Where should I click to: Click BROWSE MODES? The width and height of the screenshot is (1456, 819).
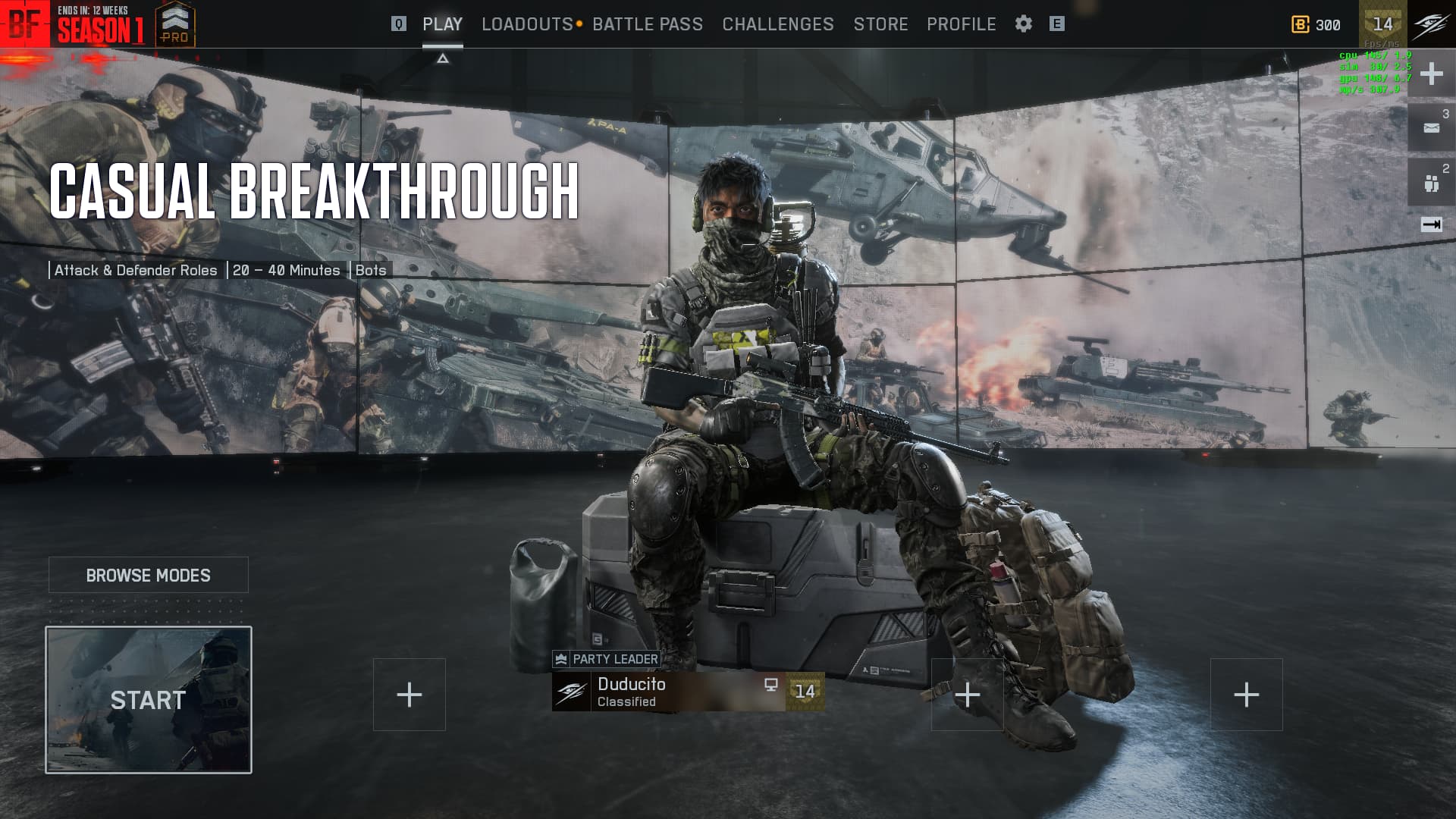pos(149,575)
